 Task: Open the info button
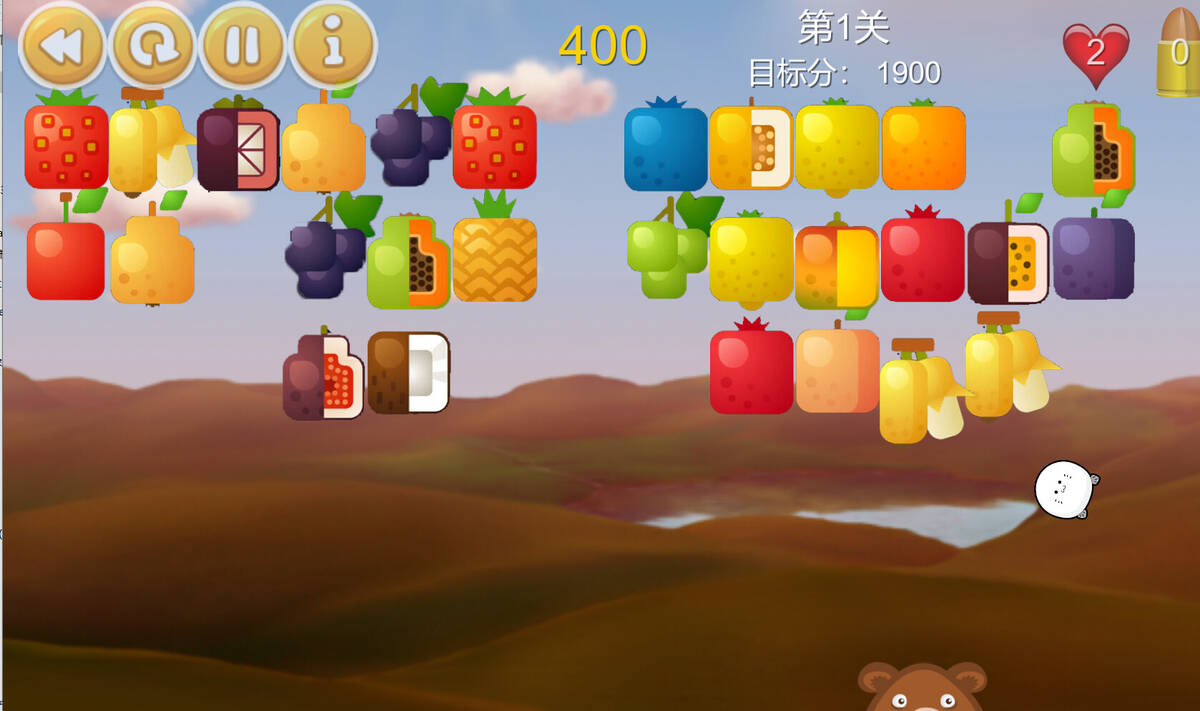332,46
